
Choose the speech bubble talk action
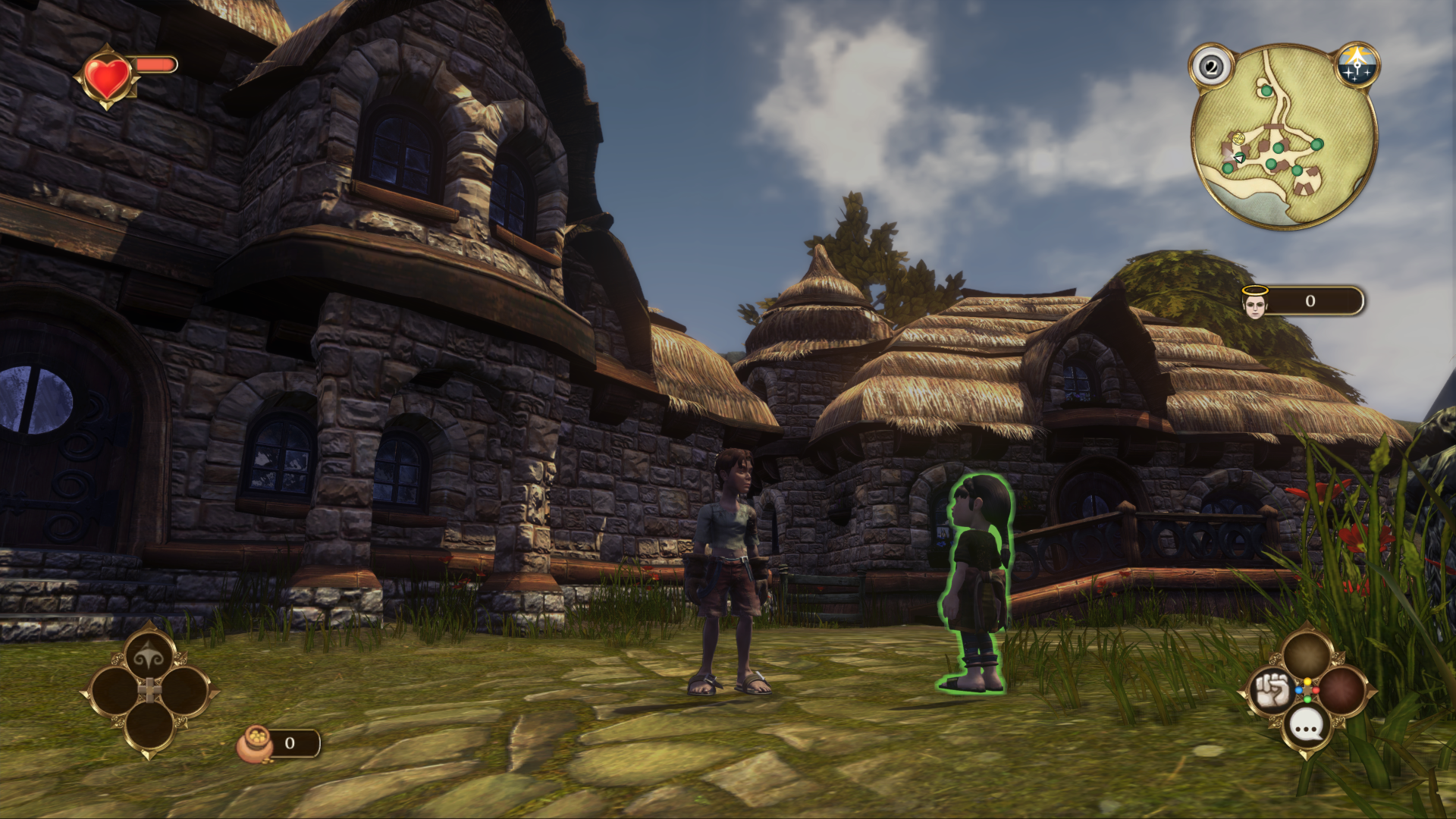pyautogui.click(x=1307, y=727)
